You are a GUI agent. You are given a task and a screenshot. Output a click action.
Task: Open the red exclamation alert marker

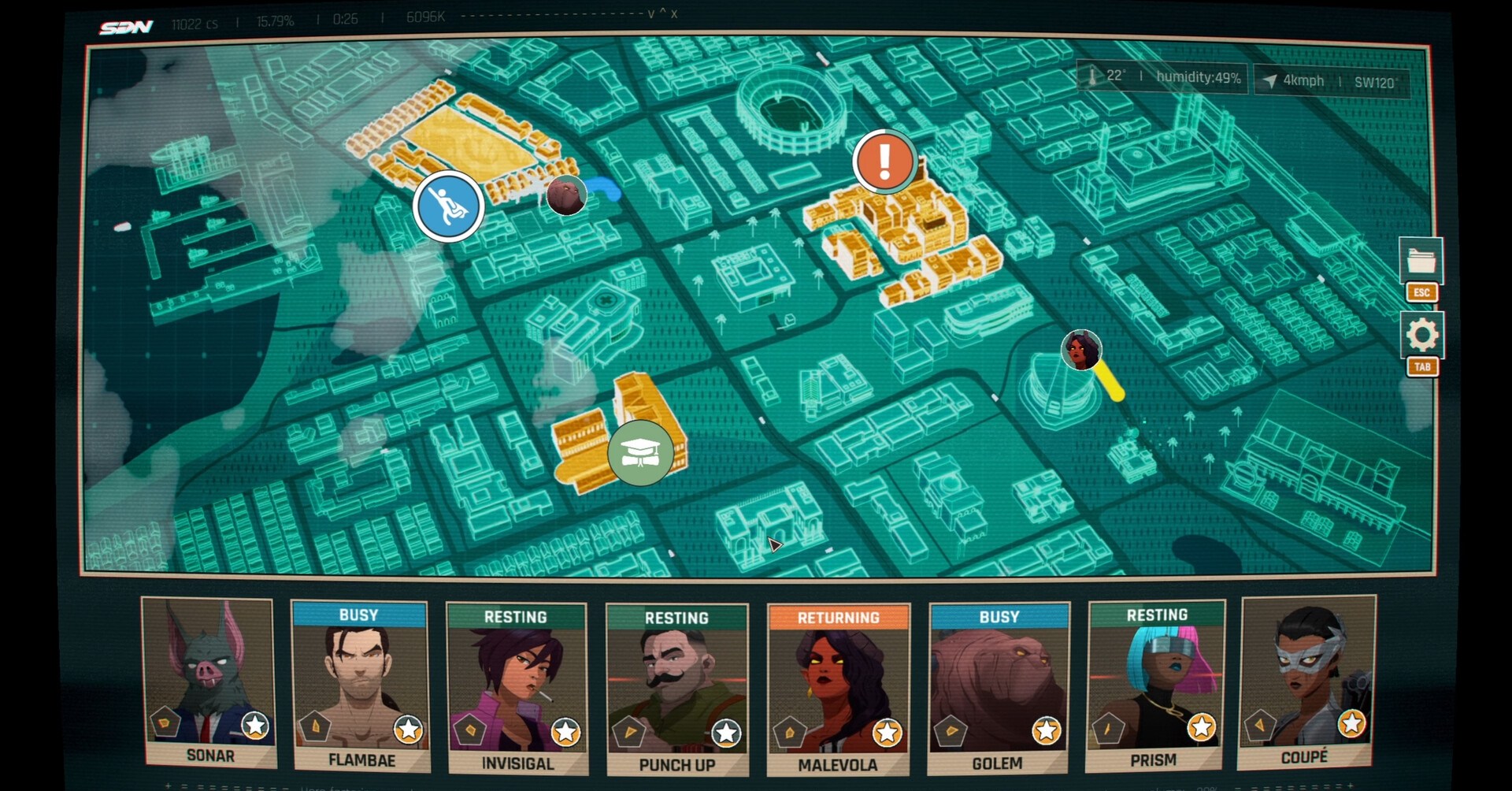tap(884, 162)
